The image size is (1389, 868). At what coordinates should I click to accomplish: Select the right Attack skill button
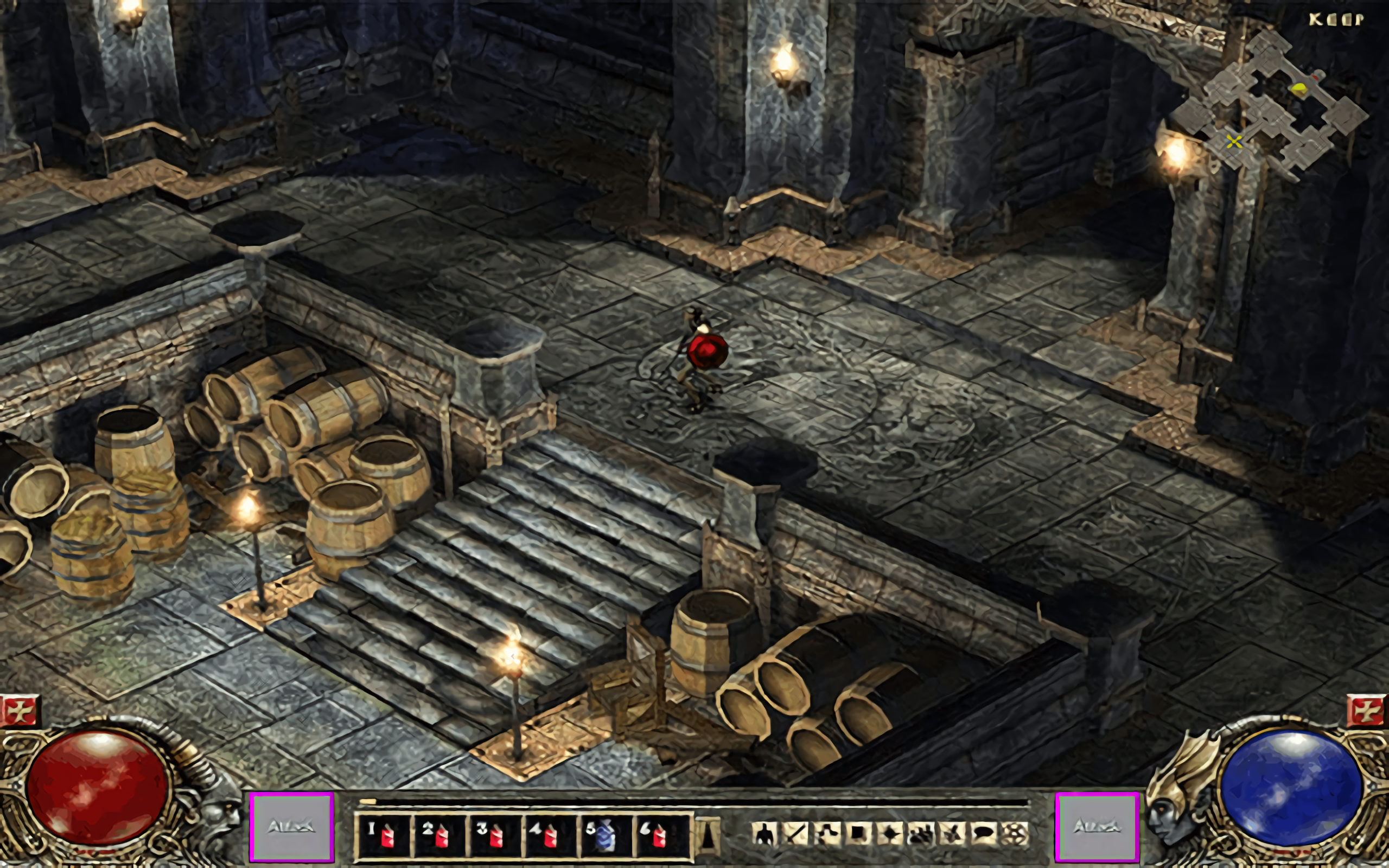(x=1097, y=827)
